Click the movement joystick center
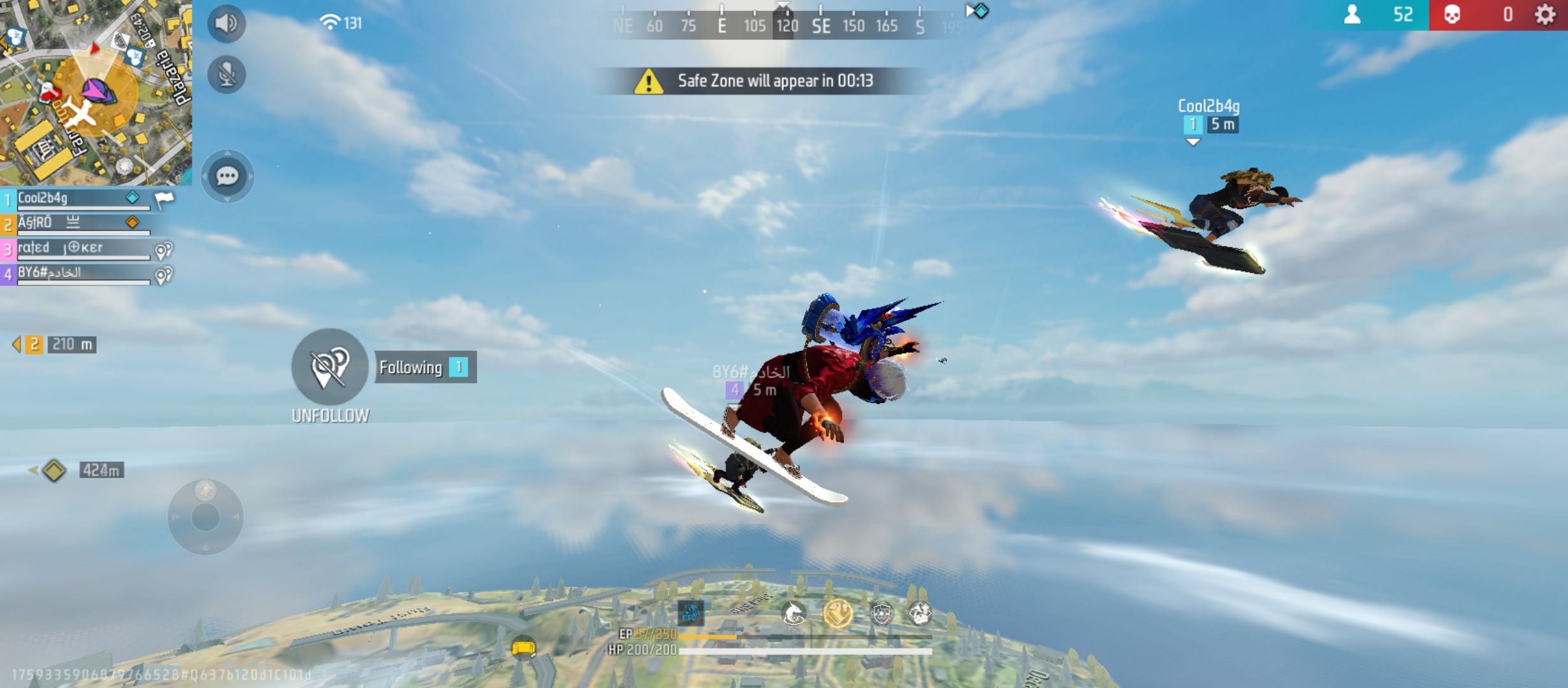This screenshot has height=688, width=1568. point(205,517)
